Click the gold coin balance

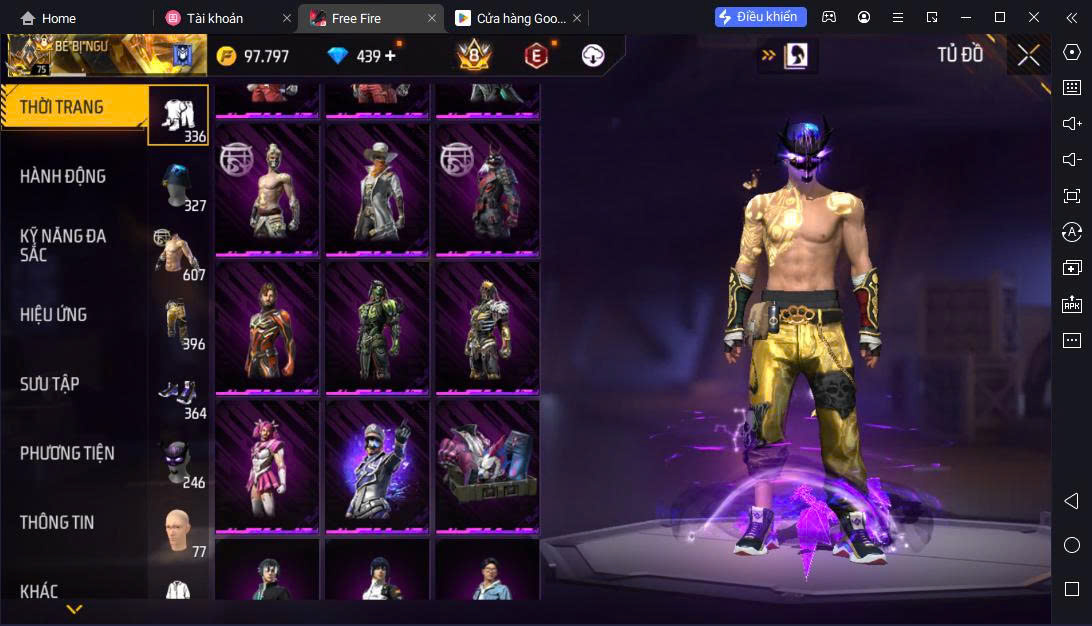click(x=254, y=56)
